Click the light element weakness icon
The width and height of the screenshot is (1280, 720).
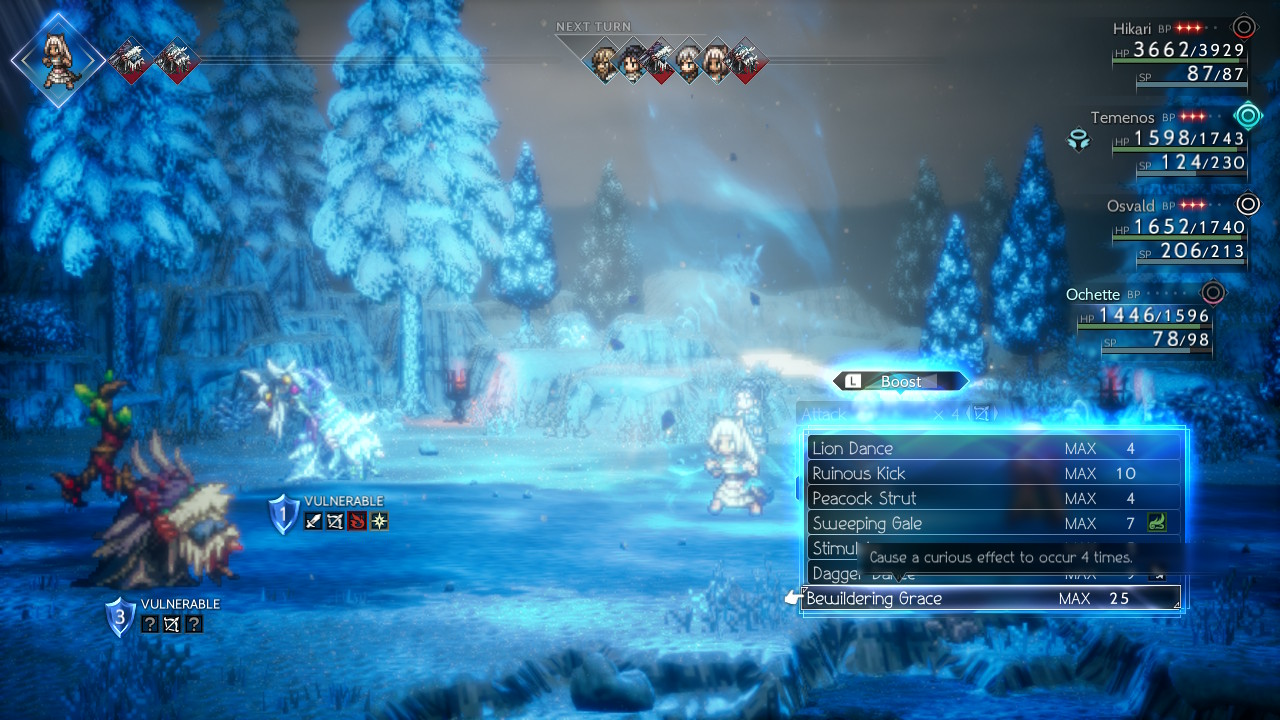tap(378, 521)
